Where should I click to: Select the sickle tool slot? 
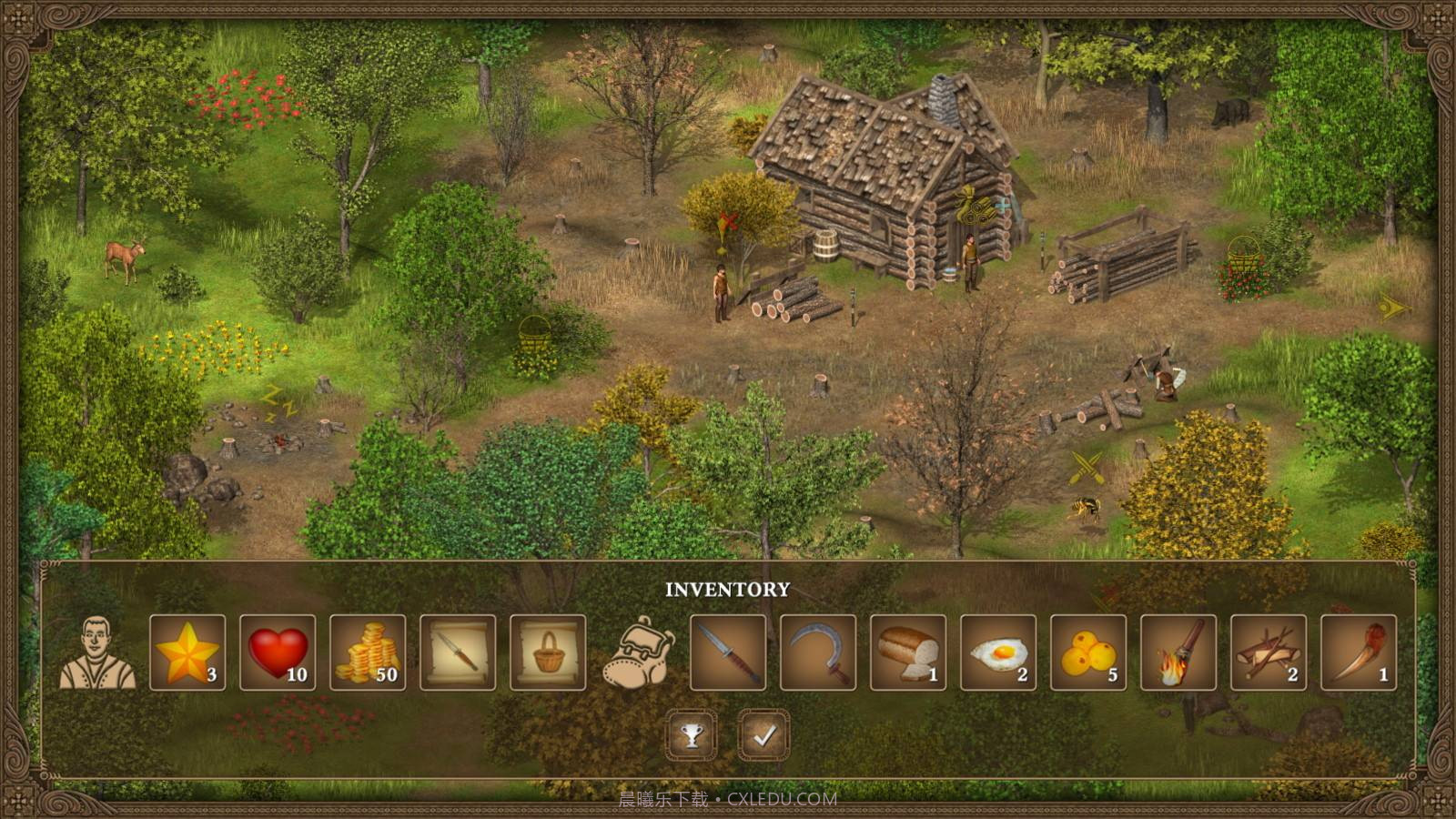click(818, 652)
